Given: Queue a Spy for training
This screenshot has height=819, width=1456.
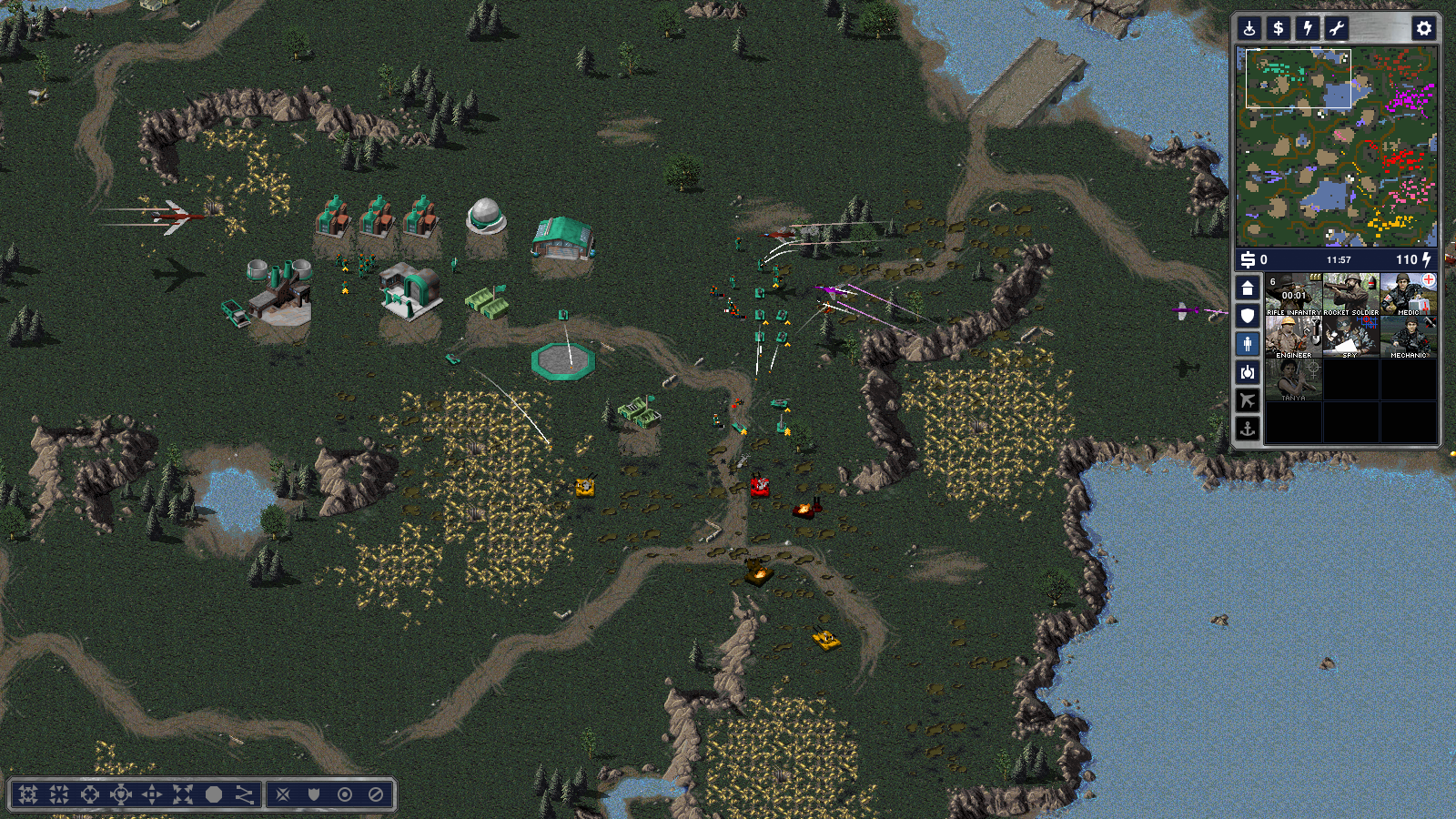Looking at the screenshot, I should tap(1350, 338).
